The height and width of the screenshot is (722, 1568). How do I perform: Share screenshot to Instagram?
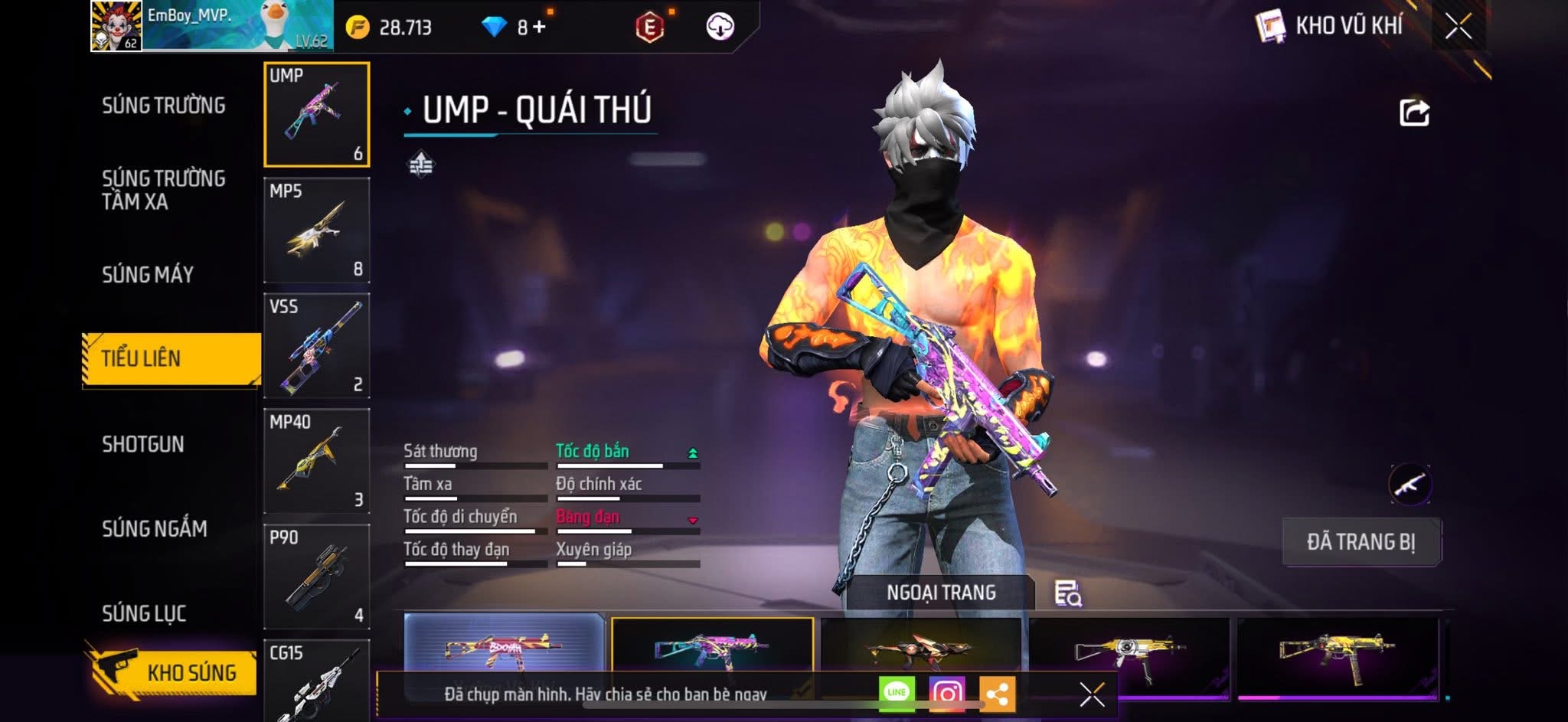tap(947, 694)
